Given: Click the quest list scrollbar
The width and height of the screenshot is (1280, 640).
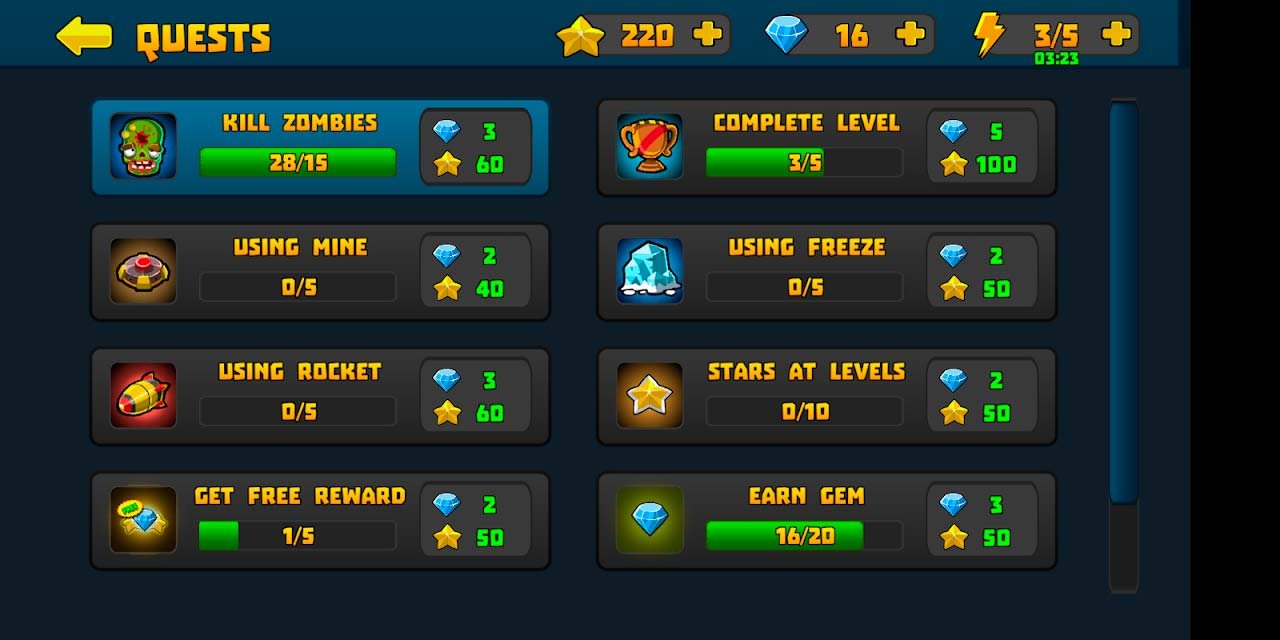Looking at the screenshot, I should 1124,300.
